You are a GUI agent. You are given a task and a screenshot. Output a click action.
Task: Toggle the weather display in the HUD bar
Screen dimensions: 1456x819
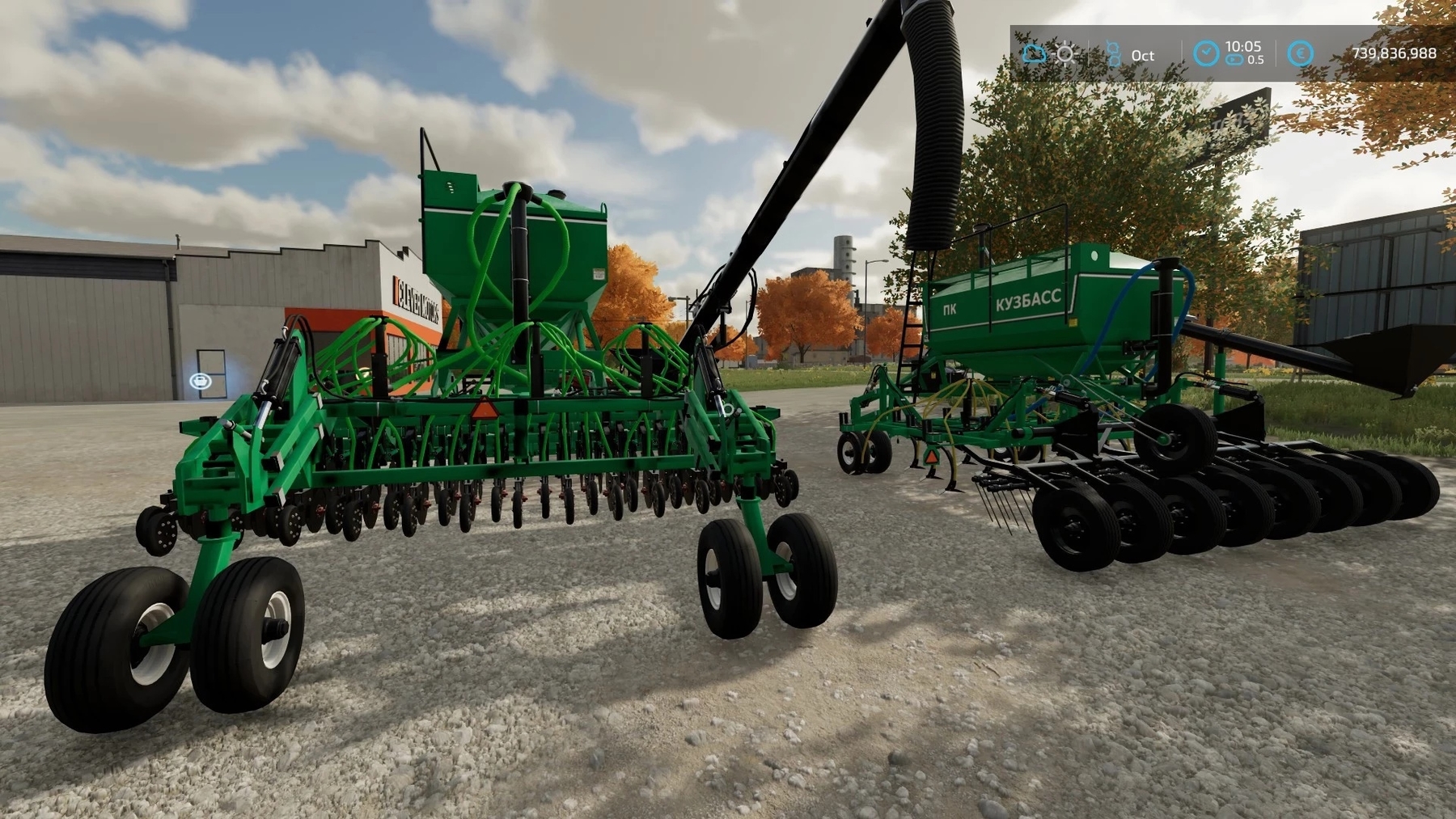pyautogui.click(x=1034, y=53)
